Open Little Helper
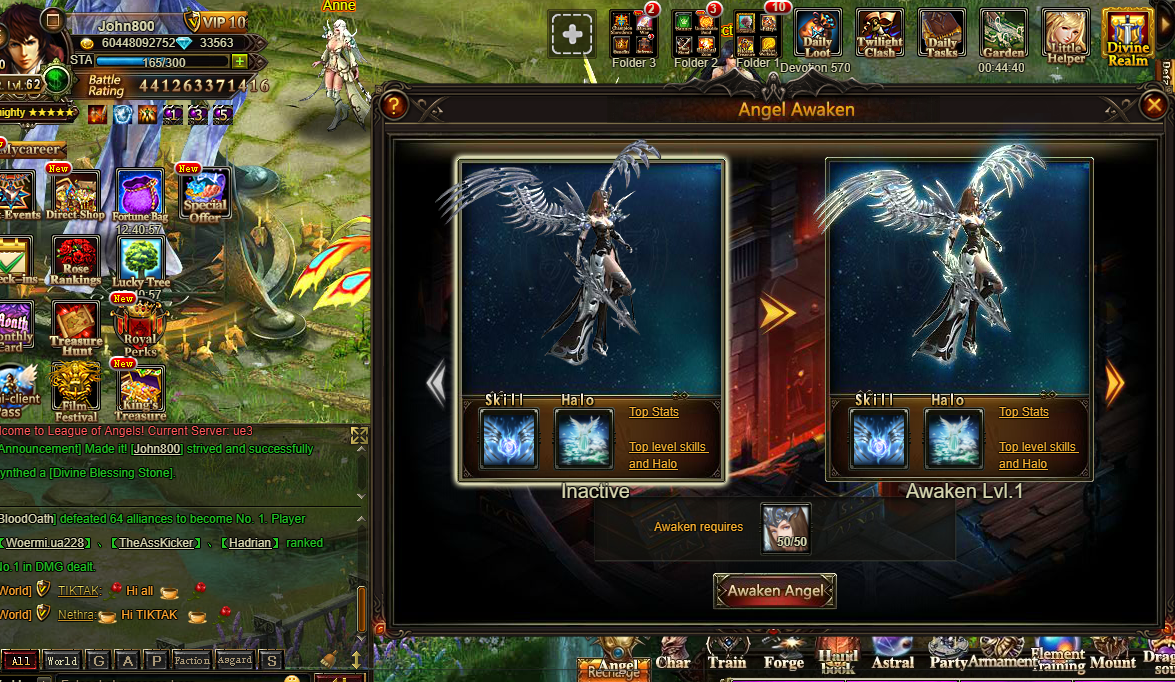1175x682 pixels. [1066, 35]
